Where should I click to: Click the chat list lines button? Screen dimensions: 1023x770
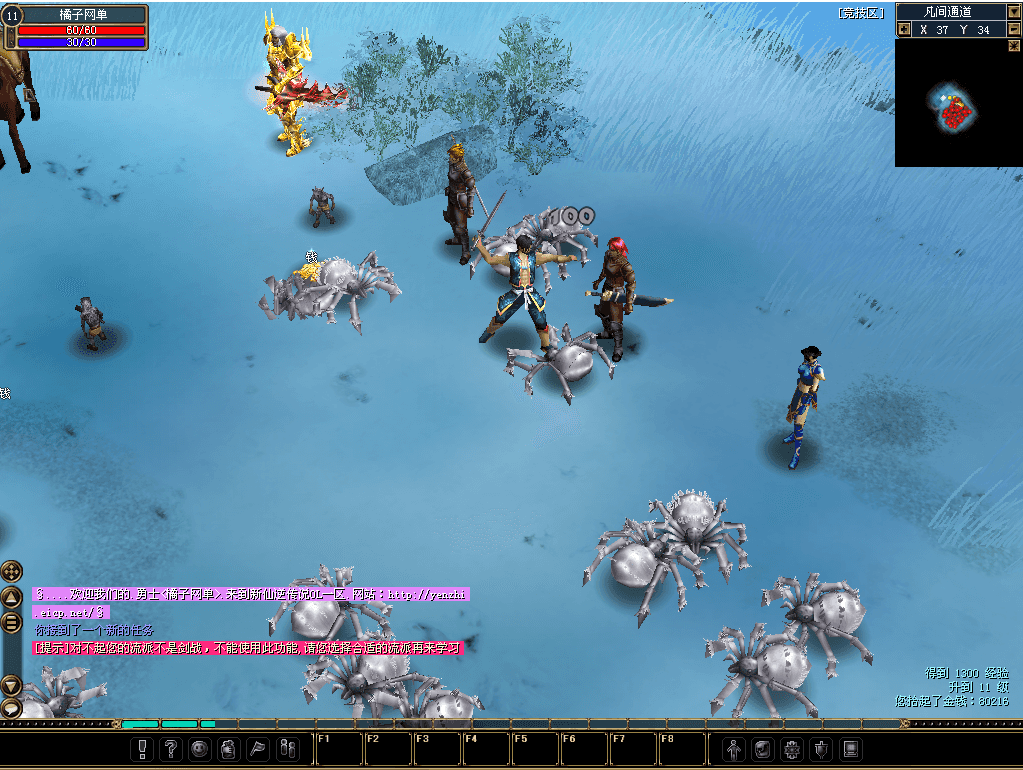[x=11, y=622]
